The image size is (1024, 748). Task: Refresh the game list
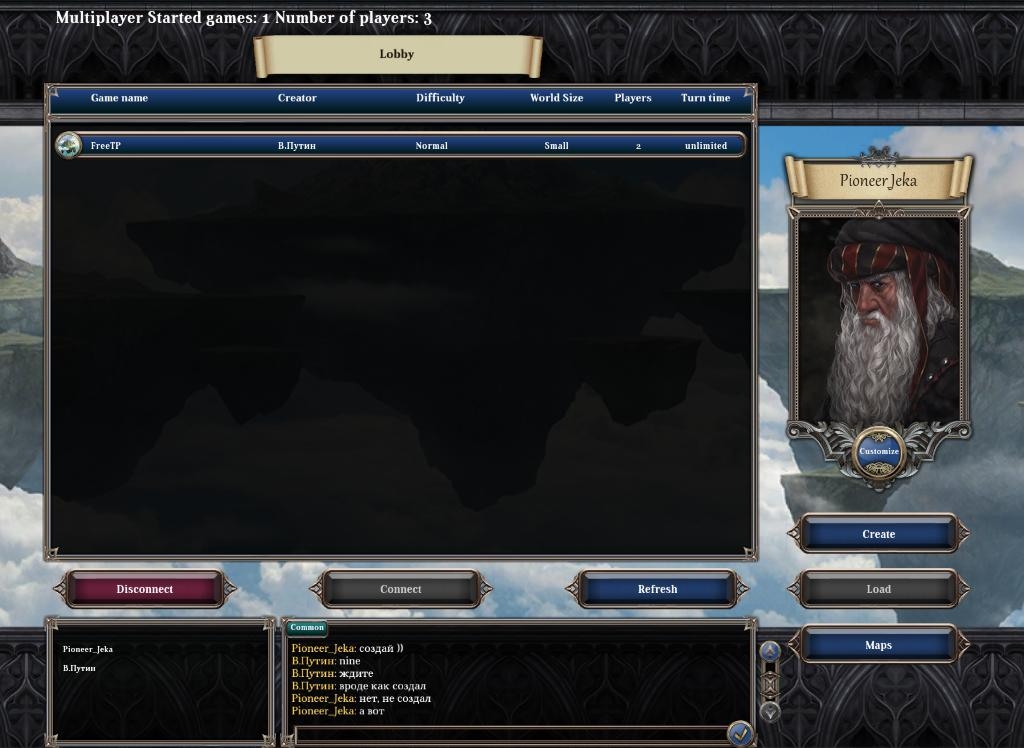point(657,589)
